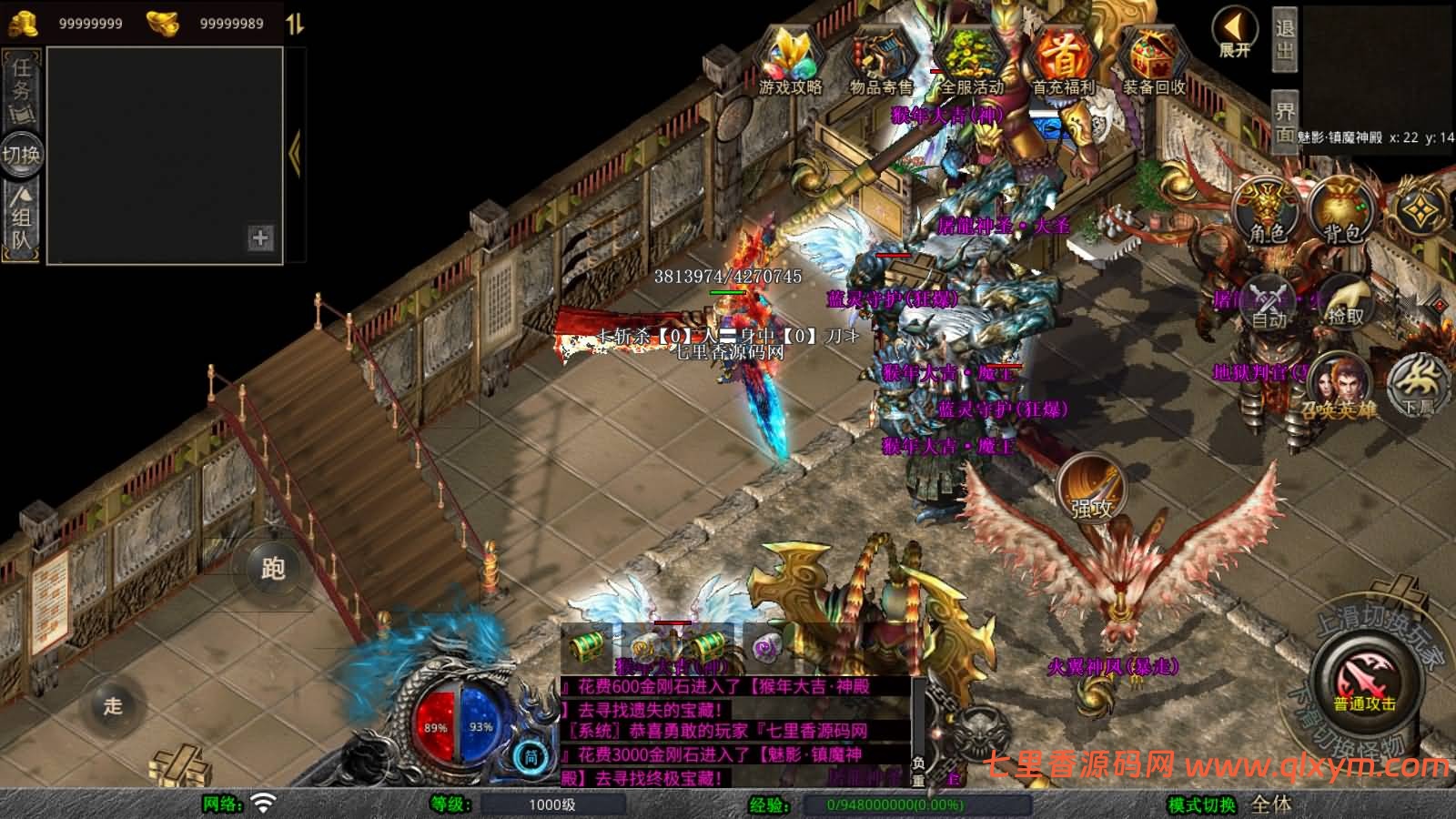Toggle the 界面 interface button
Image resolution: width=1456 pixels, height=819 pixels.
1284,122
